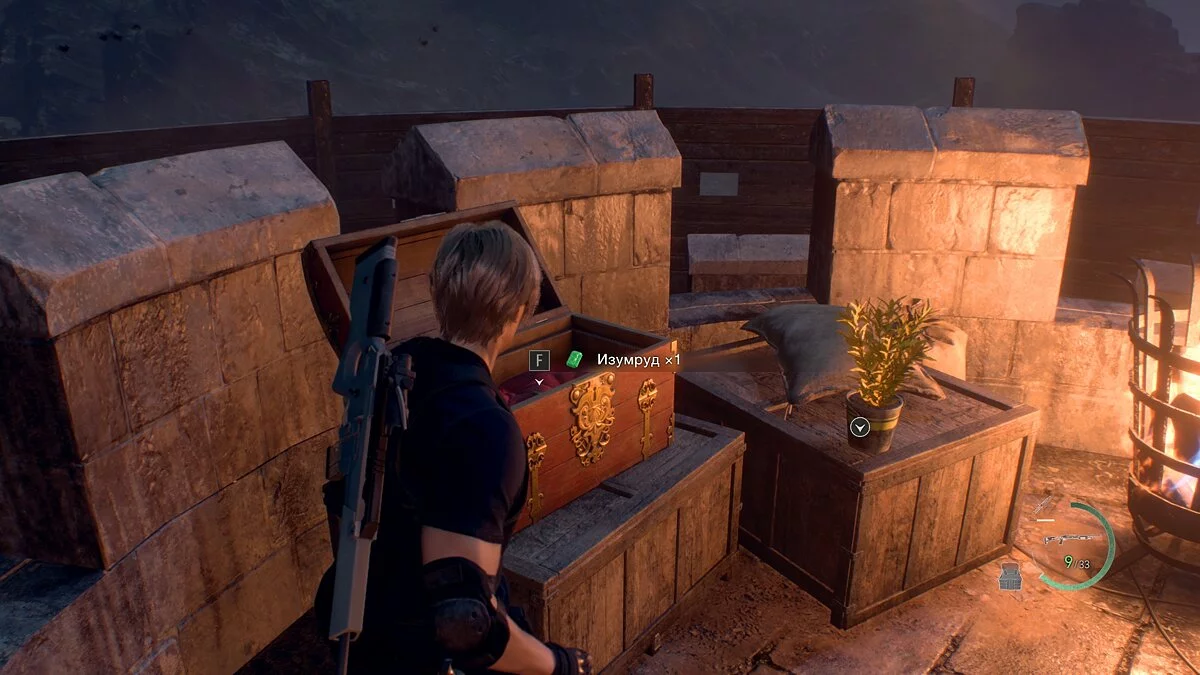Click the interaction marker on the potted herb

[x=859, y=428]
